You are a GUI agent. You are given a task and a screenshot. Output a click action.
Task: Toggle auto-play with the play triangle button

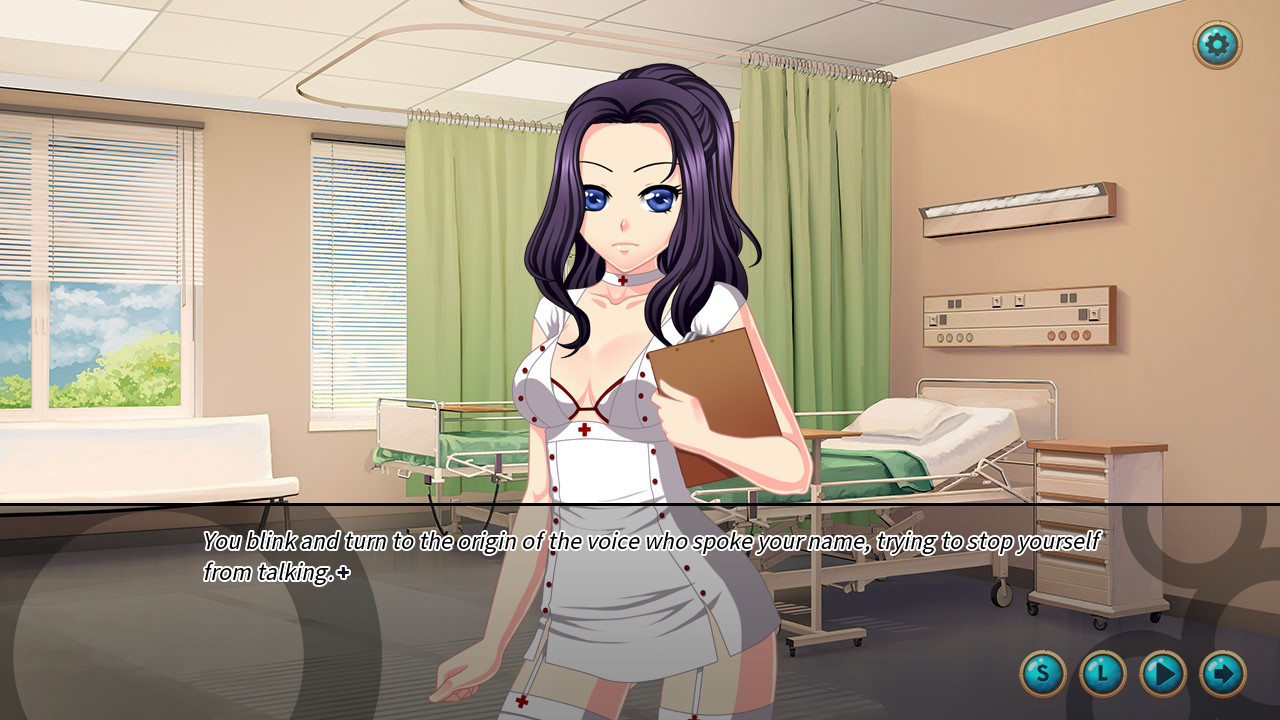(1163, 673)
